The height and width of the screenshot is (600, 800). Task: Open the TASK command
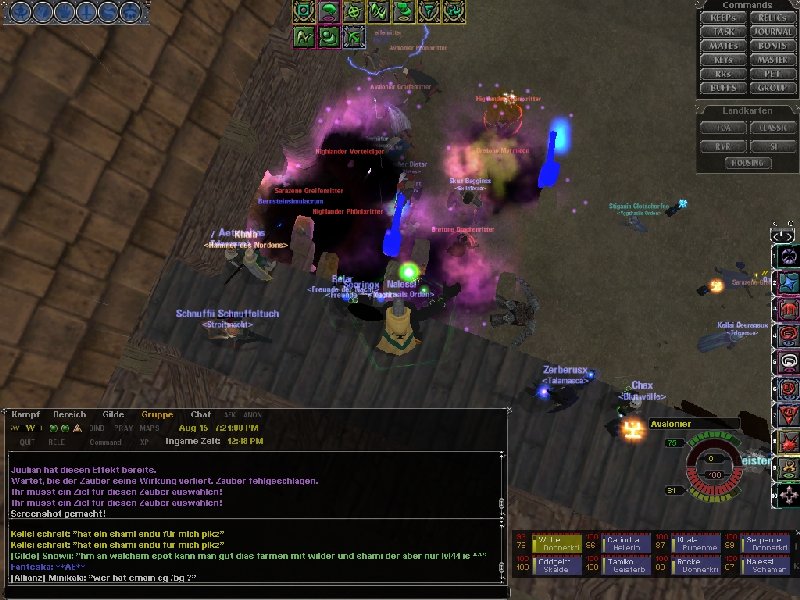[723, 31]
